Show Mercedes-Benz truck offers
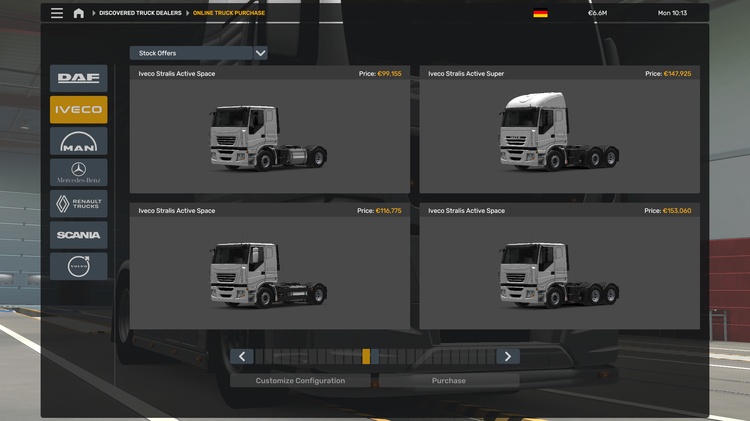Viewport: 750px width, 421px height. pyautogui.click(x=79, y=173)
